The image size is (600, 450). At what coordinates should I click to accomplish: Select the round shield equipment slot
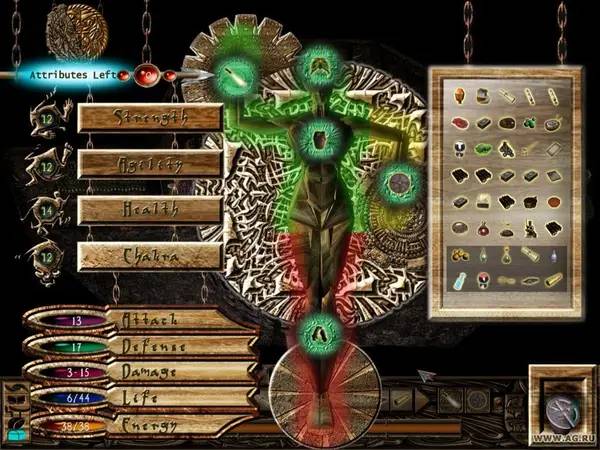(x=400, y=183)
